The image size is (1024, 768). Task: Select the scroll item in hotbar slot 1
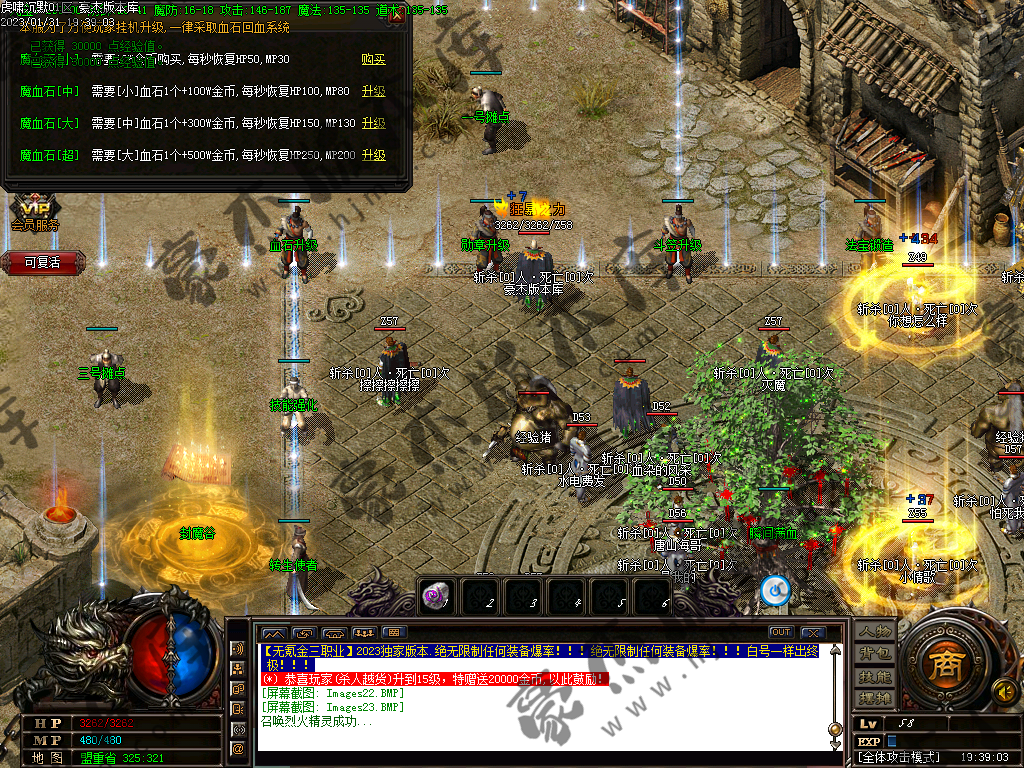click(x=436, y=595)
